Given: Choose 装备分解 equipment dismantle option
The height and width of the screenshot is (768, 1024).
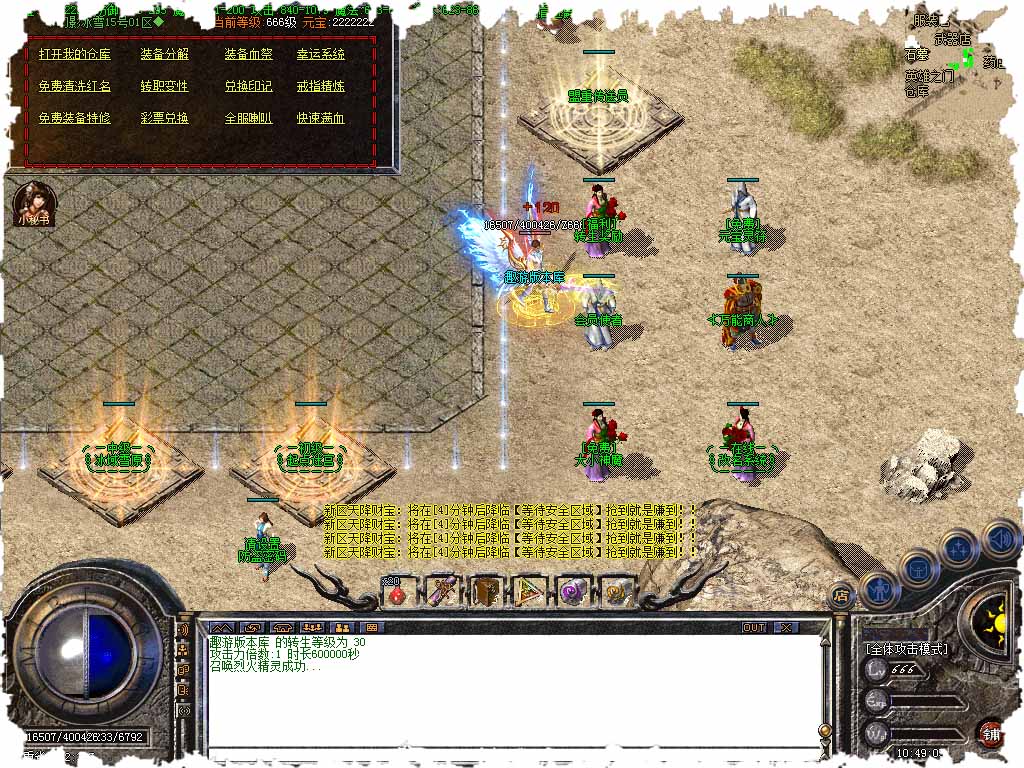Looking at the screenshot, I should point(164,54).
